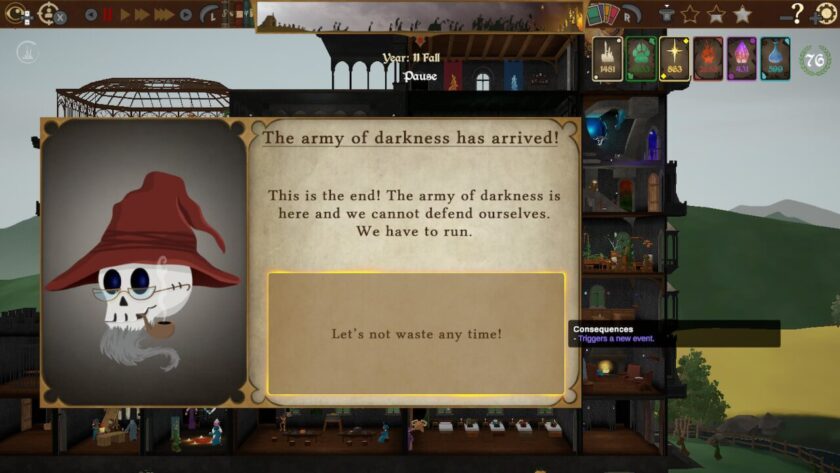Viewport: 840px width, 473px height.
Task: Select the red flame resource card
Action: [x=708, y=59]
